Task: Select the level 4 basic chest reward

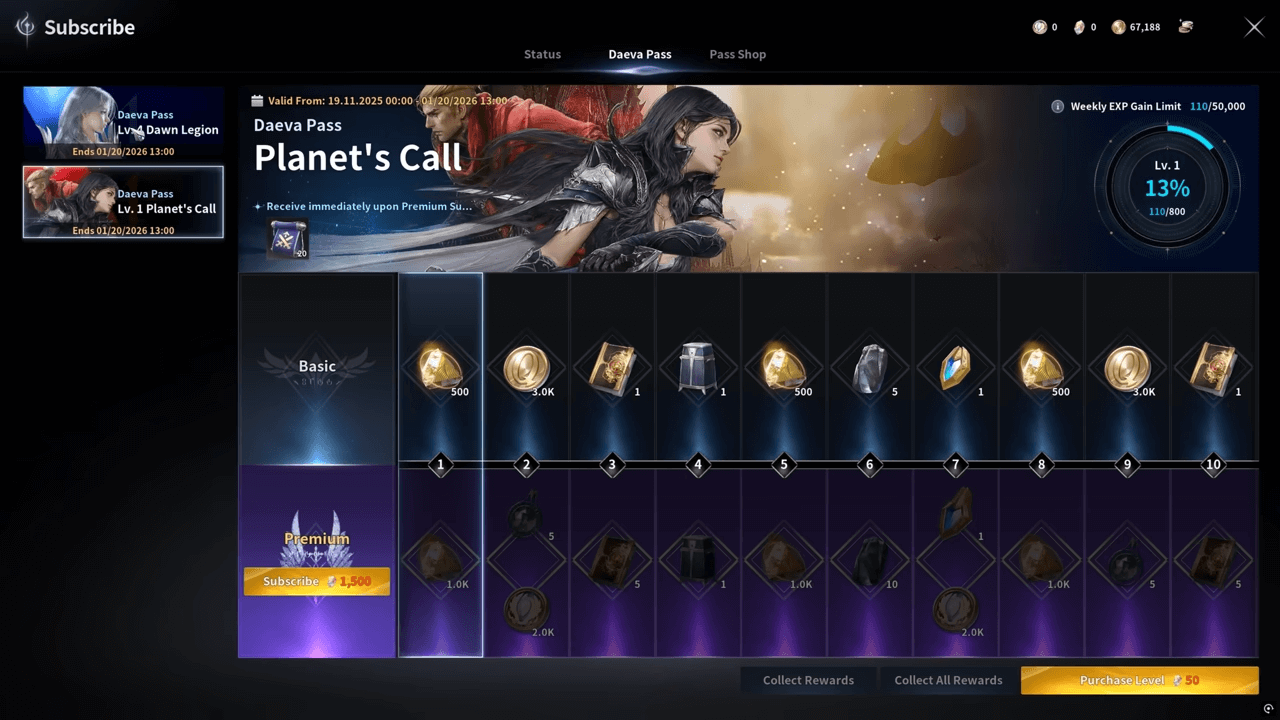Action: pos(697,366)
